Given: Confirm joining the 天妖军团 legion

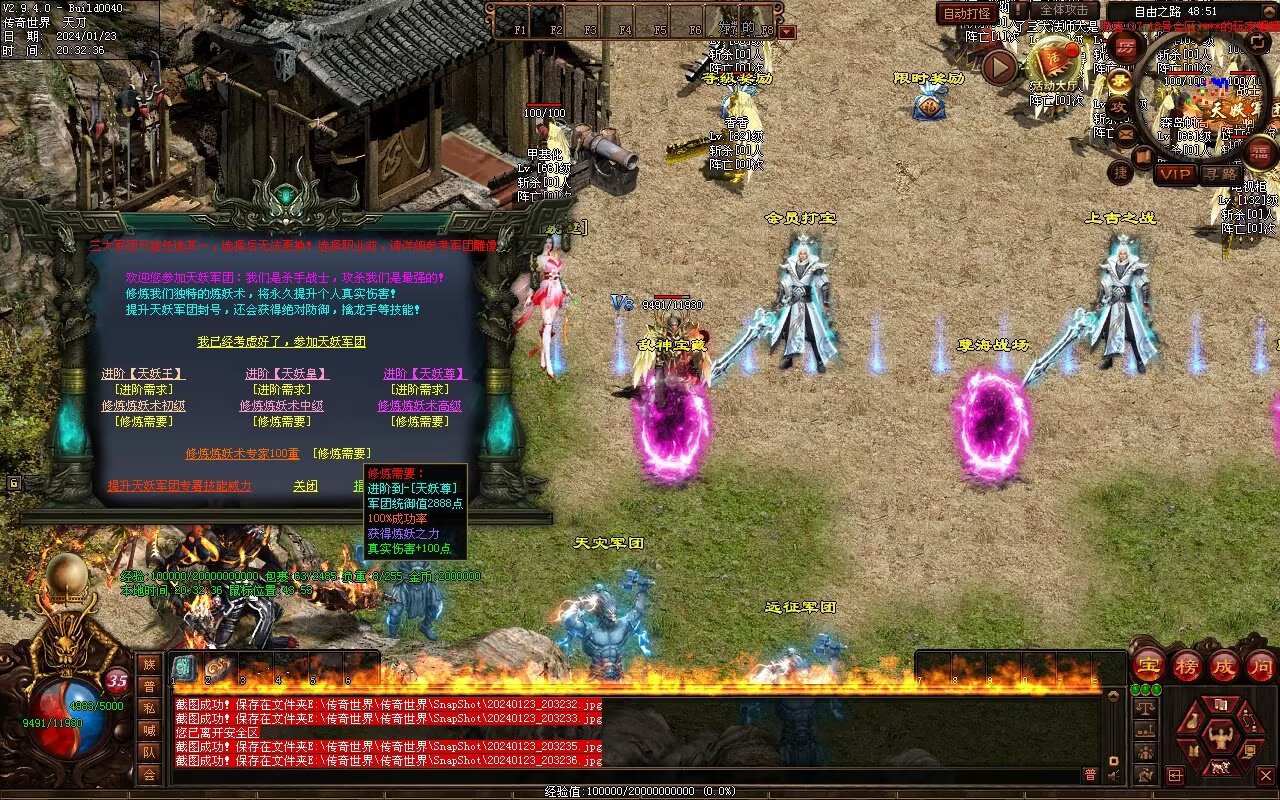Looking at the screenshot, I should (281, 342).
